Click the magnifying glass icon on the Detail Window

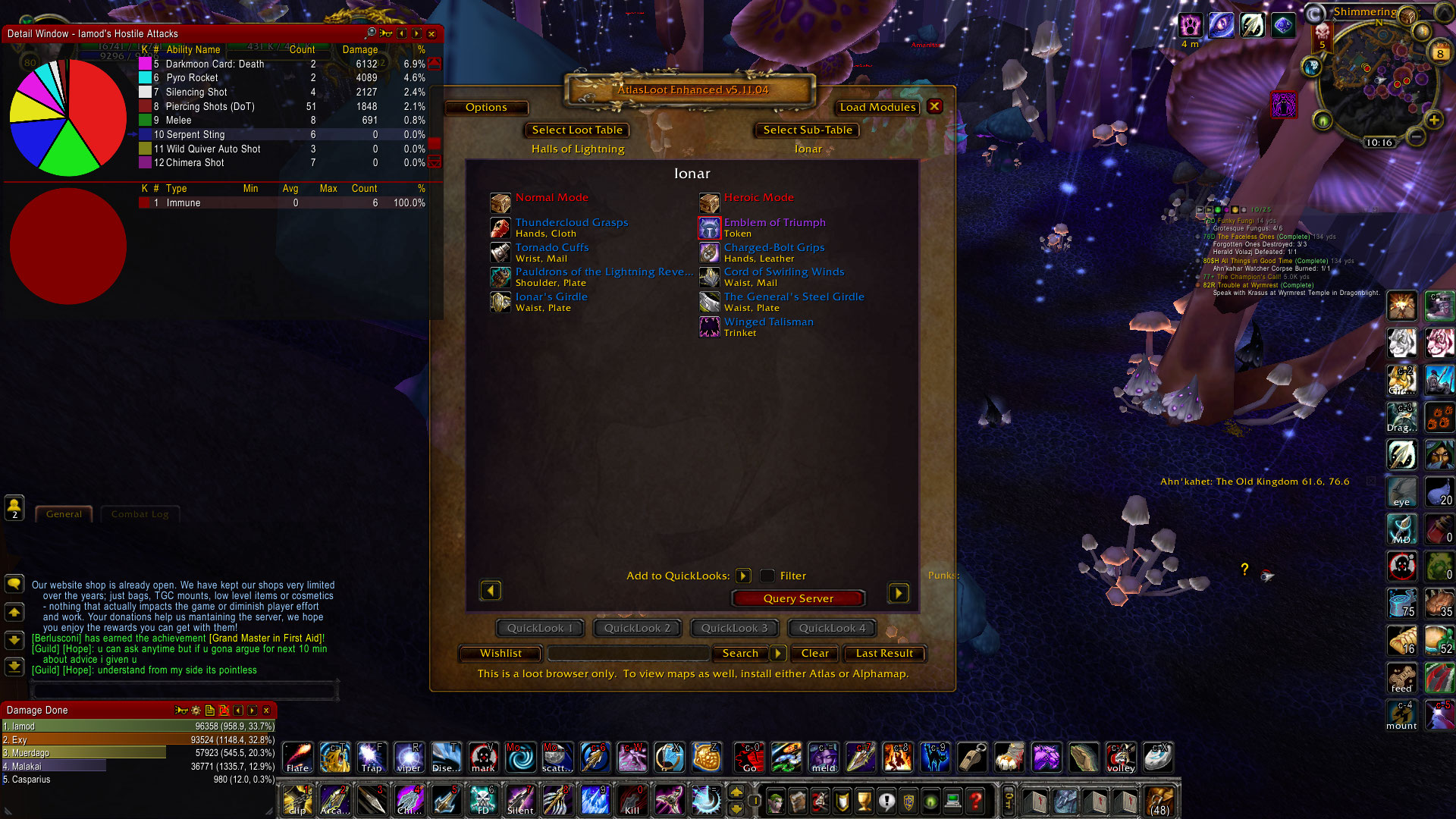coord(372,34)
